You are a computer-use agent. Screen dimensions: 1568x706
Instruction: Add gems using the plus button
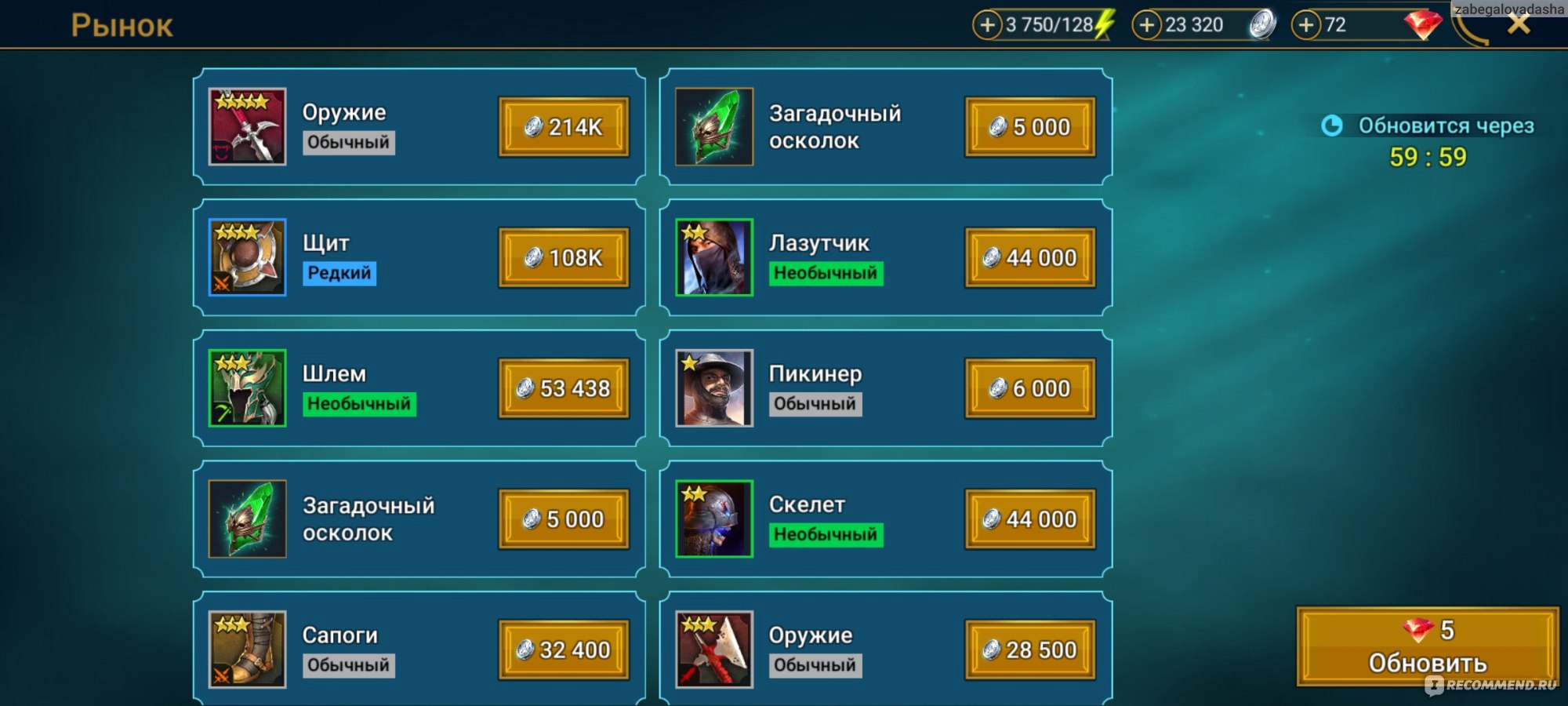click(1305, 25)
